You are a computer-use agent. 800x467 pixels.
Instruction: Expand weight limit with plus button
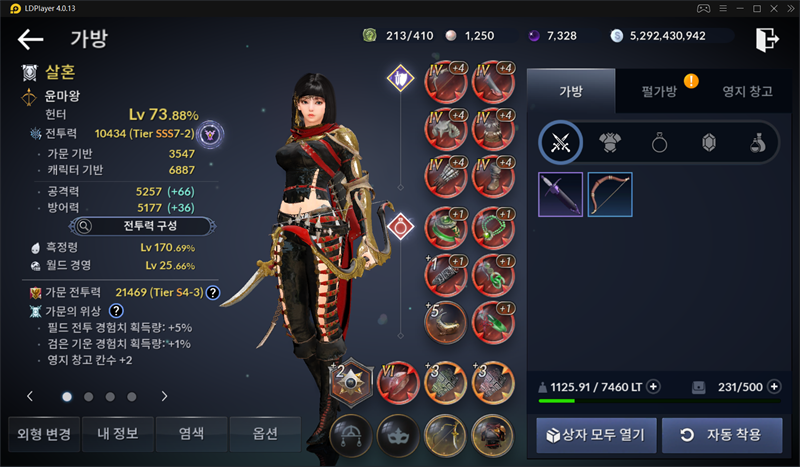point(654,387)
